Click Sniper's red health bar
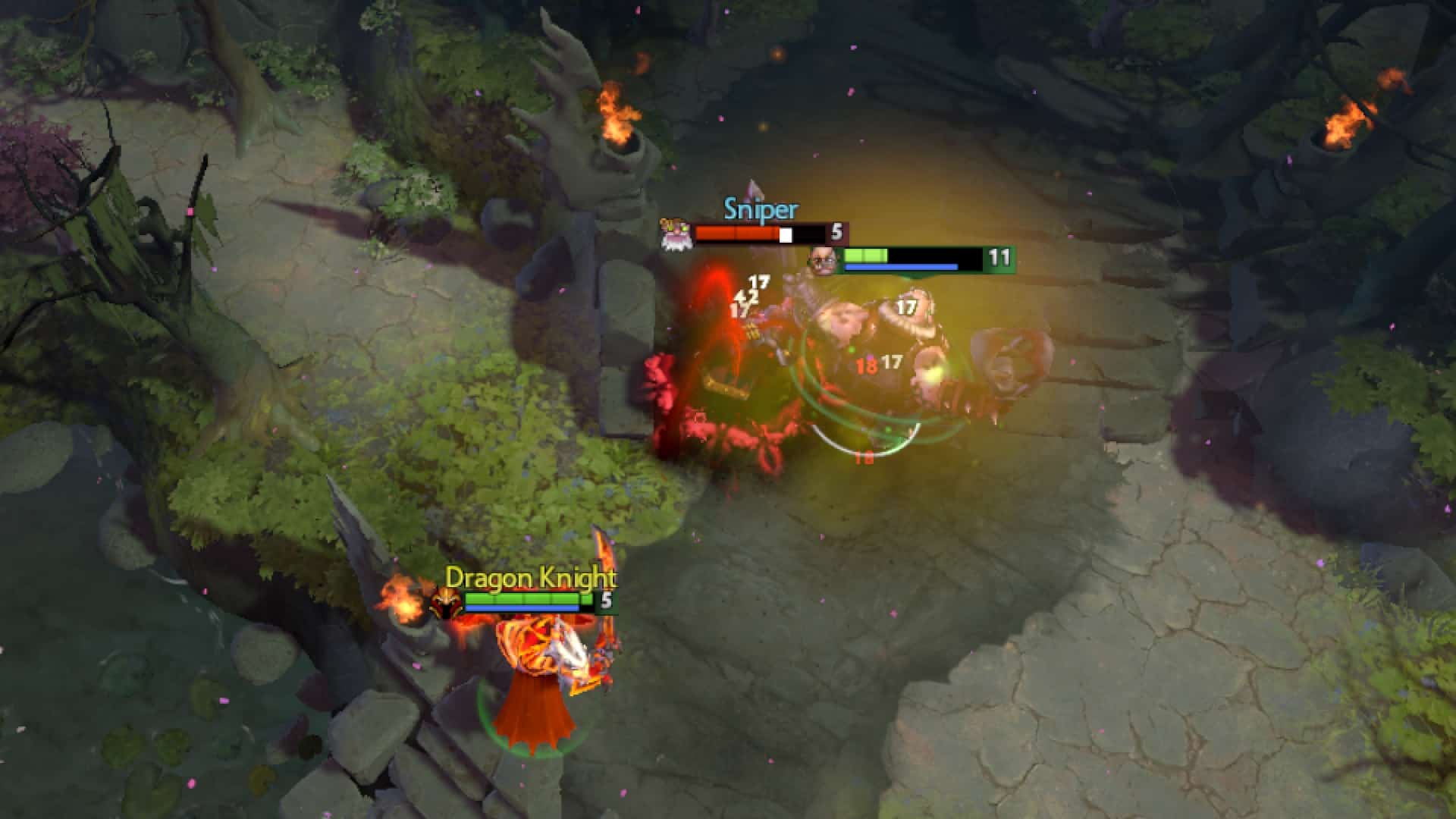Image resolution: width=1456 pixels, height=819 pixels. tap(736, 233)
